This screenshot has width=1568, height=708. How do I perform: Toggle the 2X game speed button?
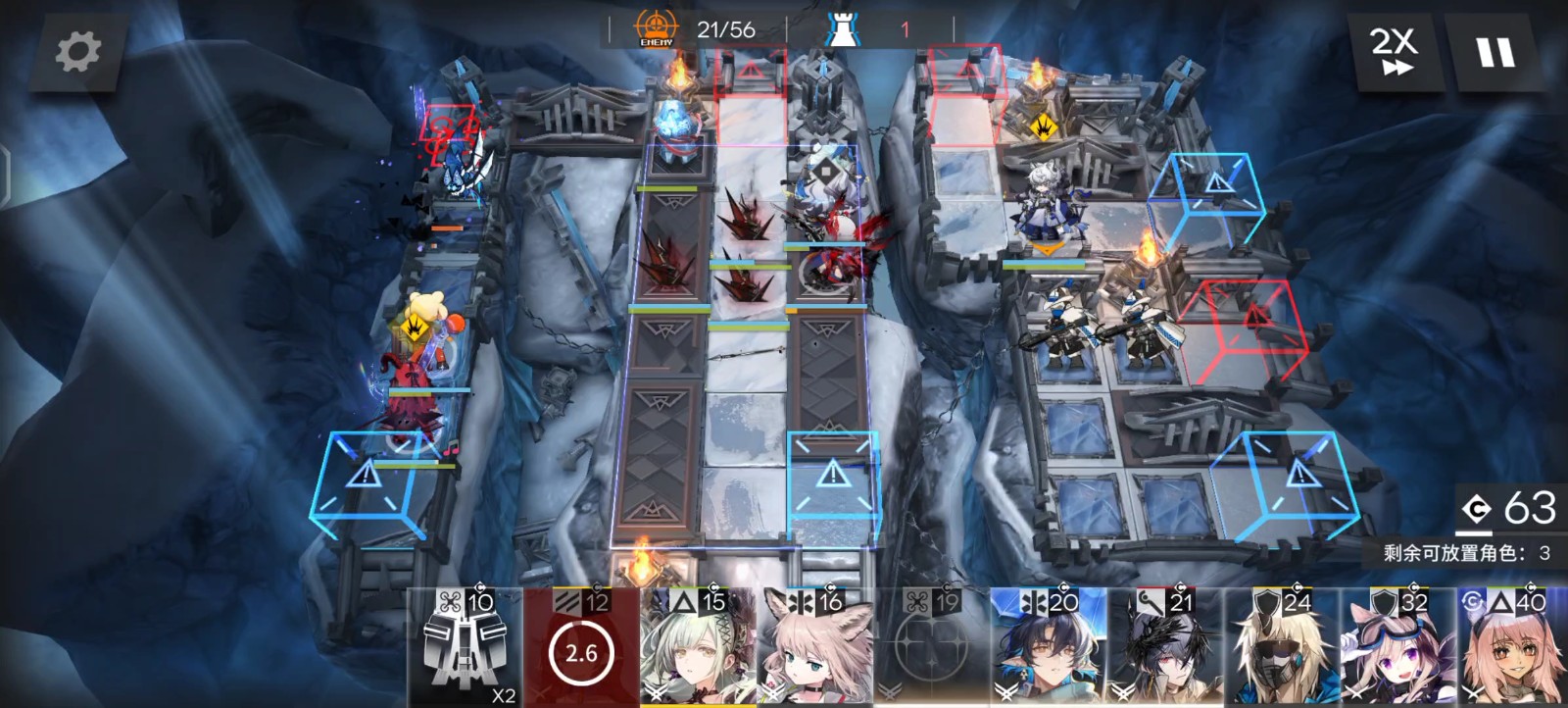(x=1393, y=51)
